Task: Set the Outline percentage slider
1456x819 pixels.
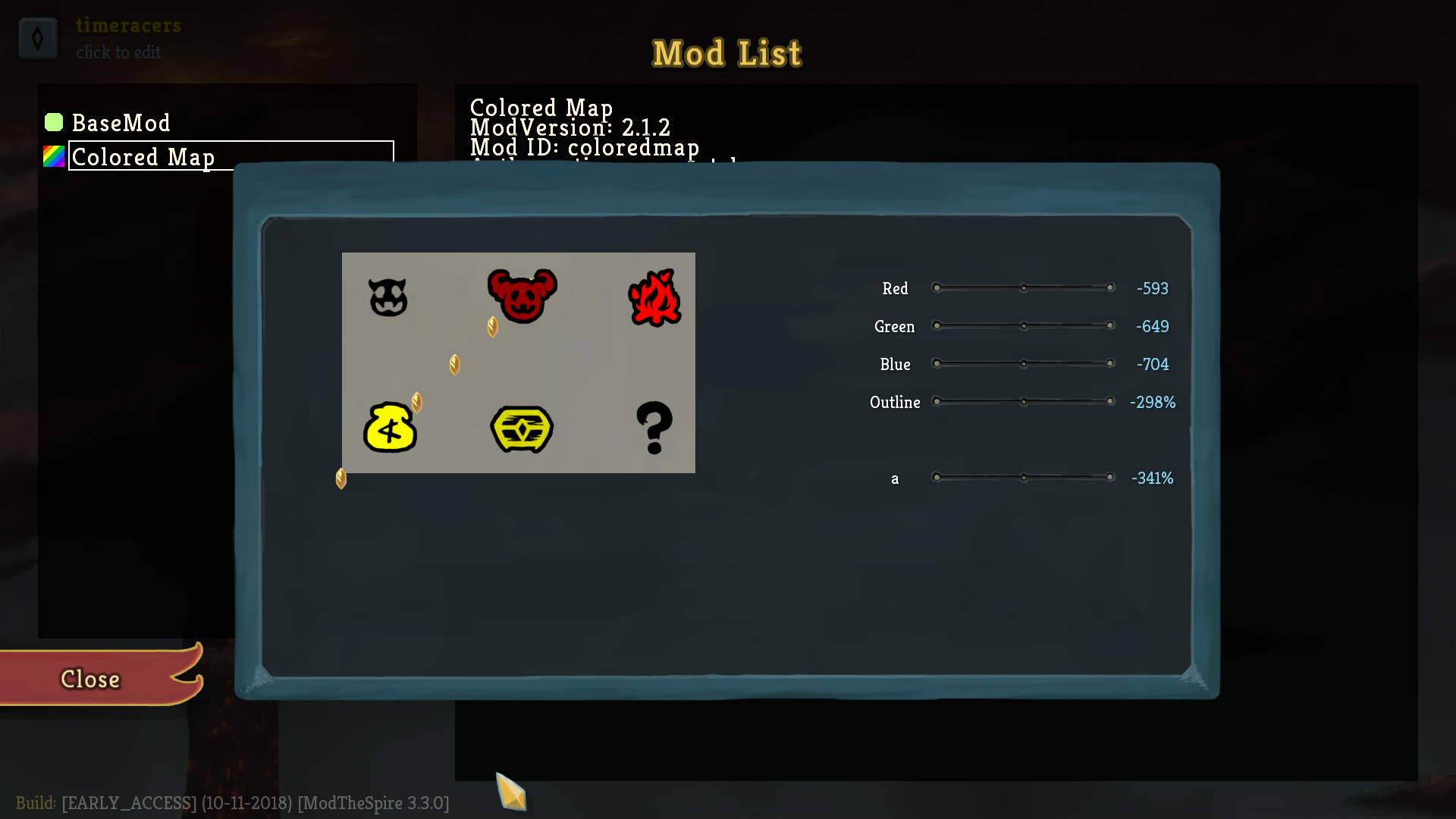Action: click(1025, 402)
